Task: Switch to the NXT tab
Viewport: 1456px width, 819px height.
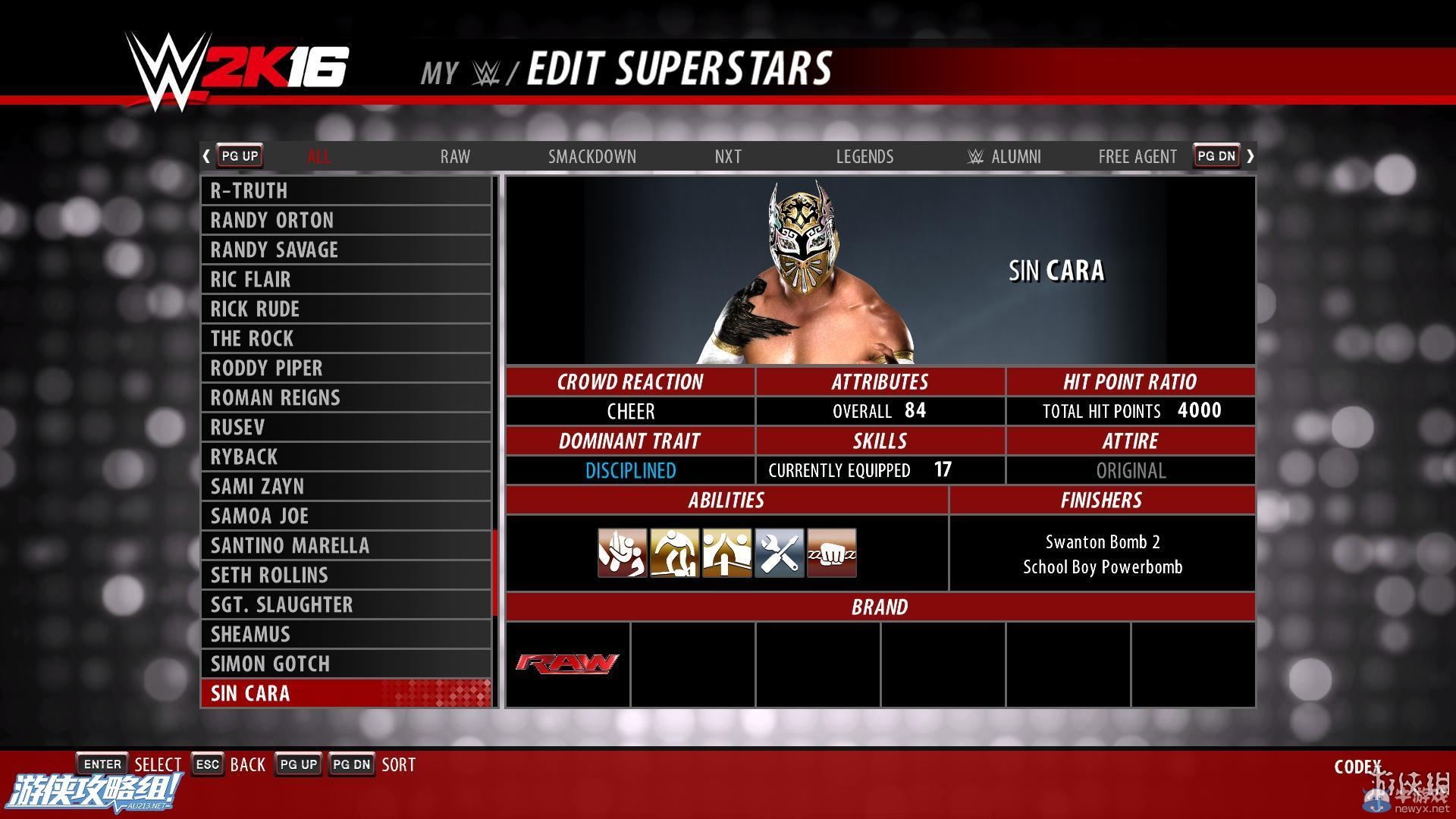Action: coord(727,156)
